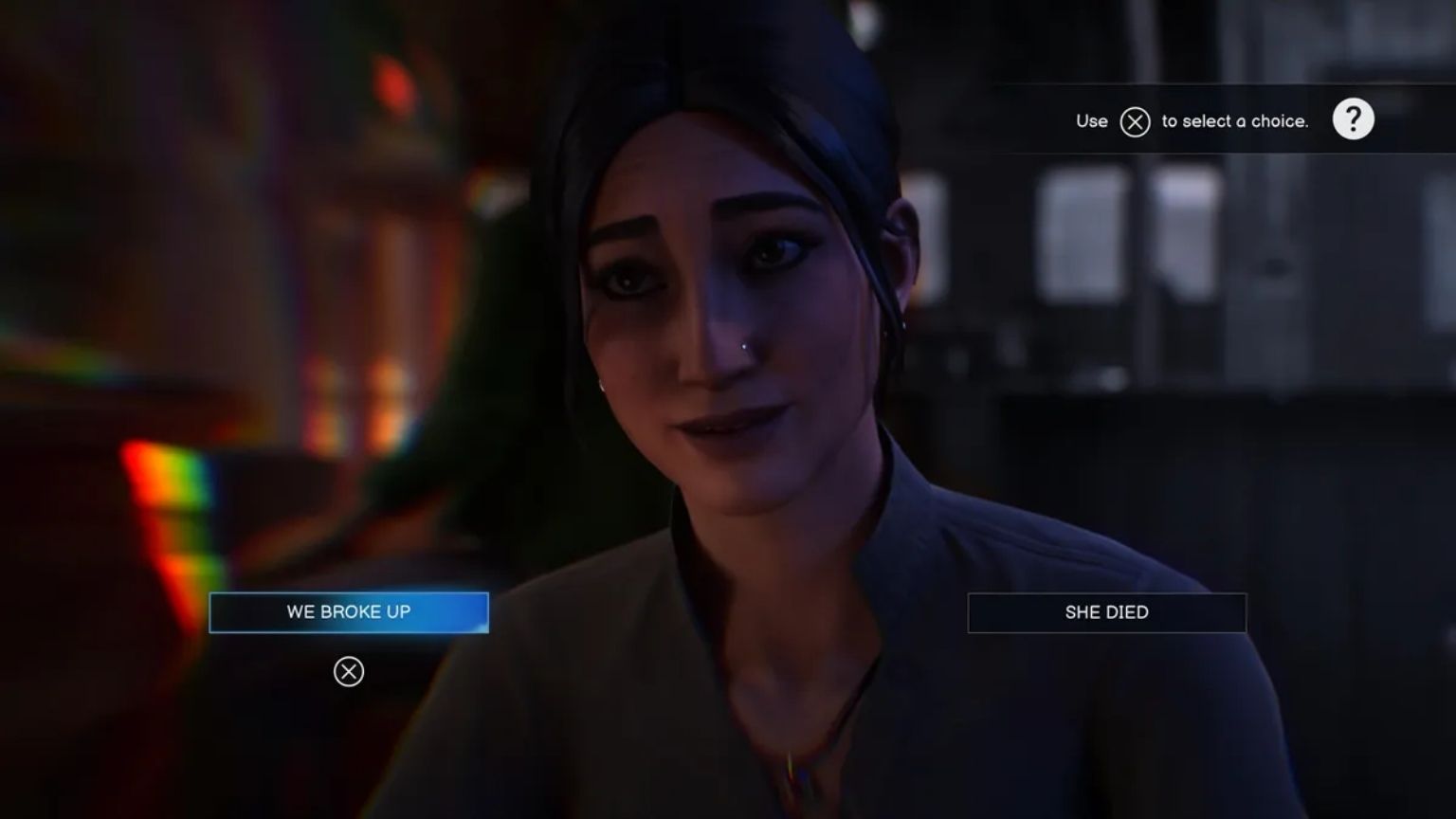Open the question mark help icon
The height and width of the screenshot is (819, 1456).
1353,120
